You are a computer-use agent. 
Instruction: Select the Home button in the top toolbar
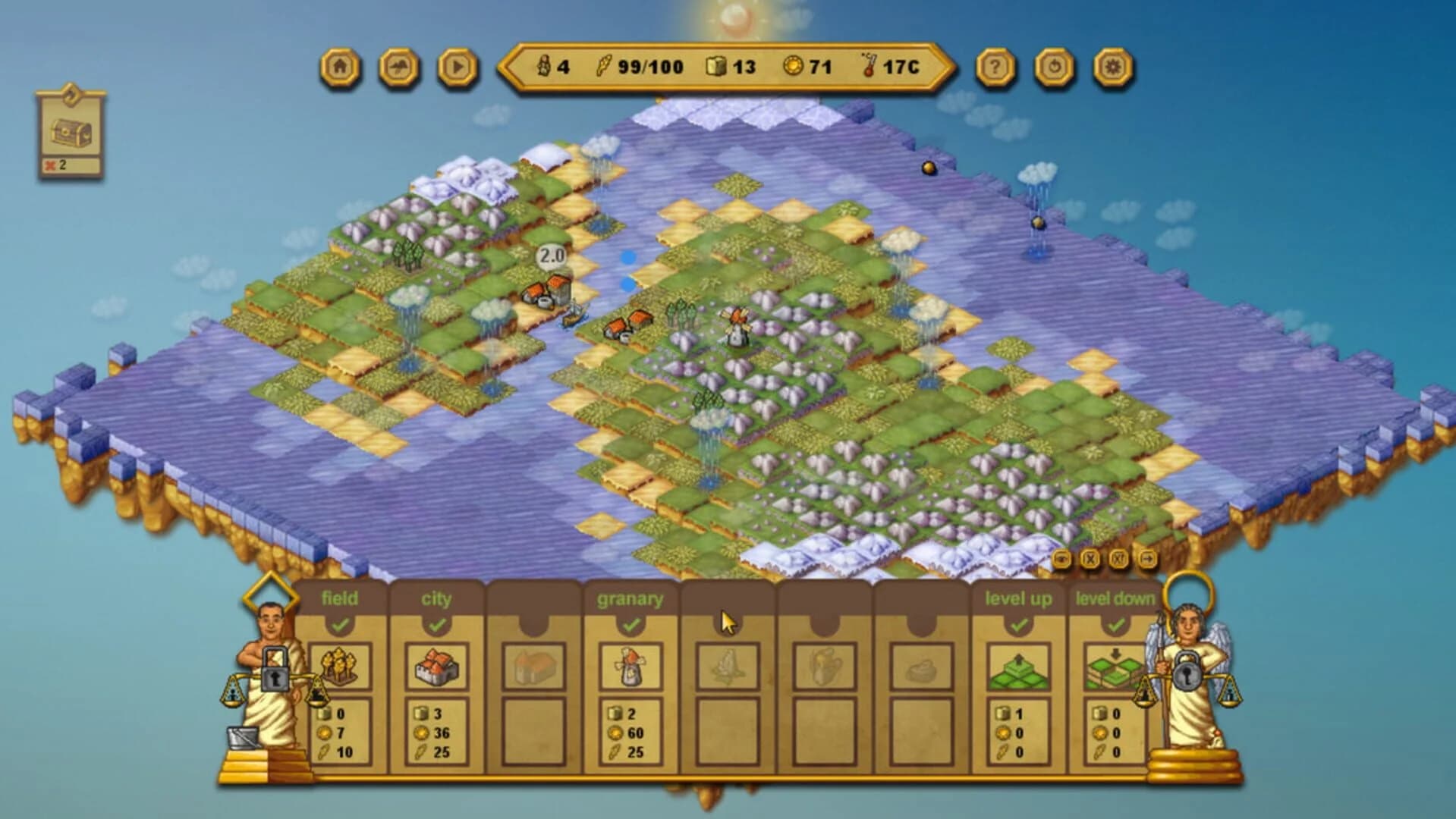[x=340, y=69]
